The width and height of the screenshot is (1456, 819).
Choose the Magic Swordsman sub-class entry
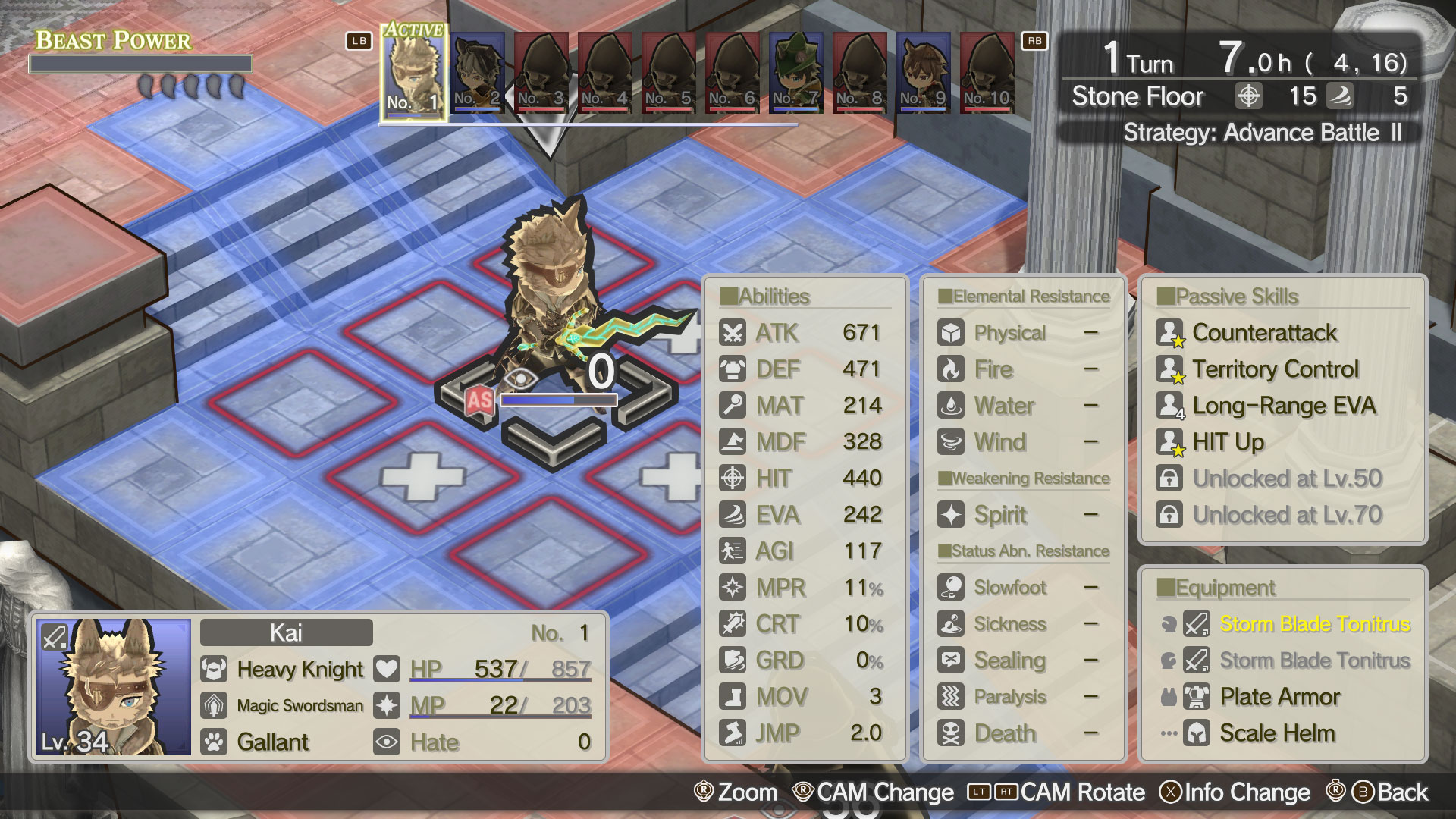click(x=300, y=706)
